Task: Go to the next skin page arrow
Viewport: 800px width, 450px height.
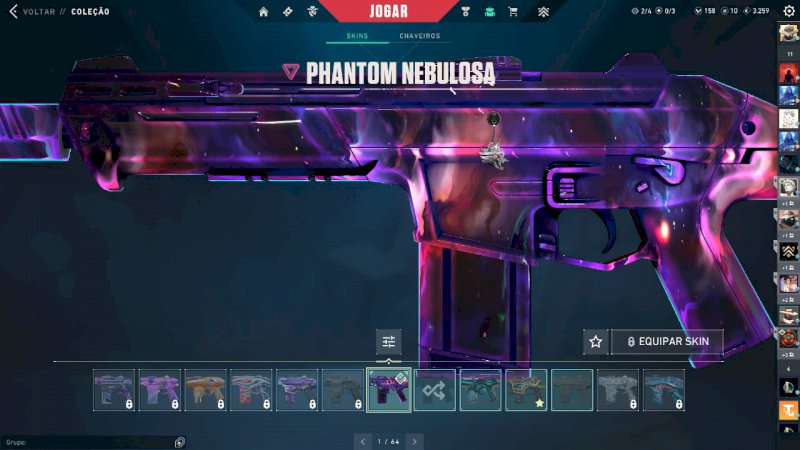Action: (x=415, y=441)
